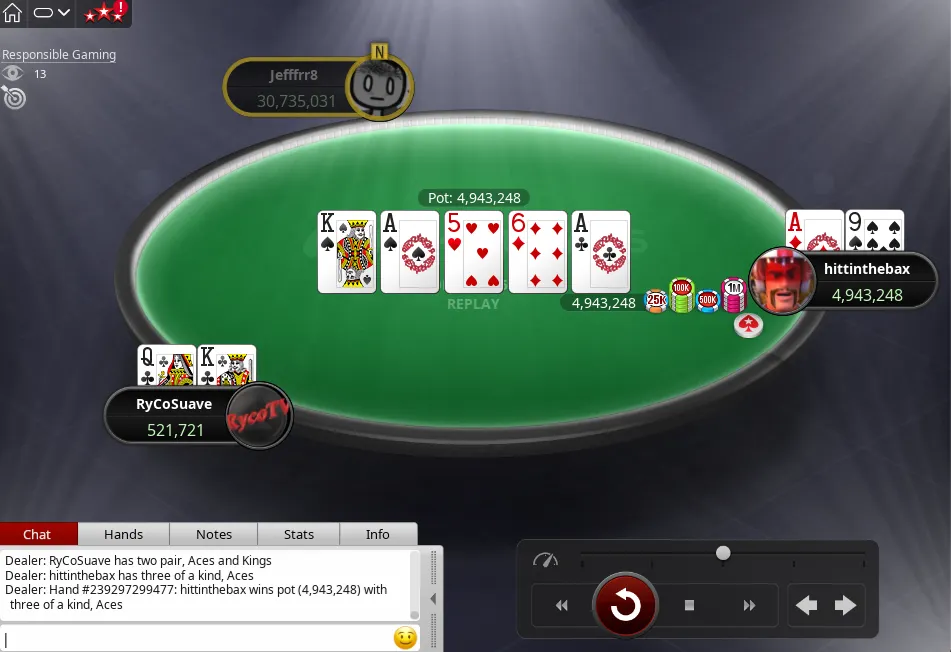Fast-forward the hand replay
951x652 pixels.
[749, 605]
